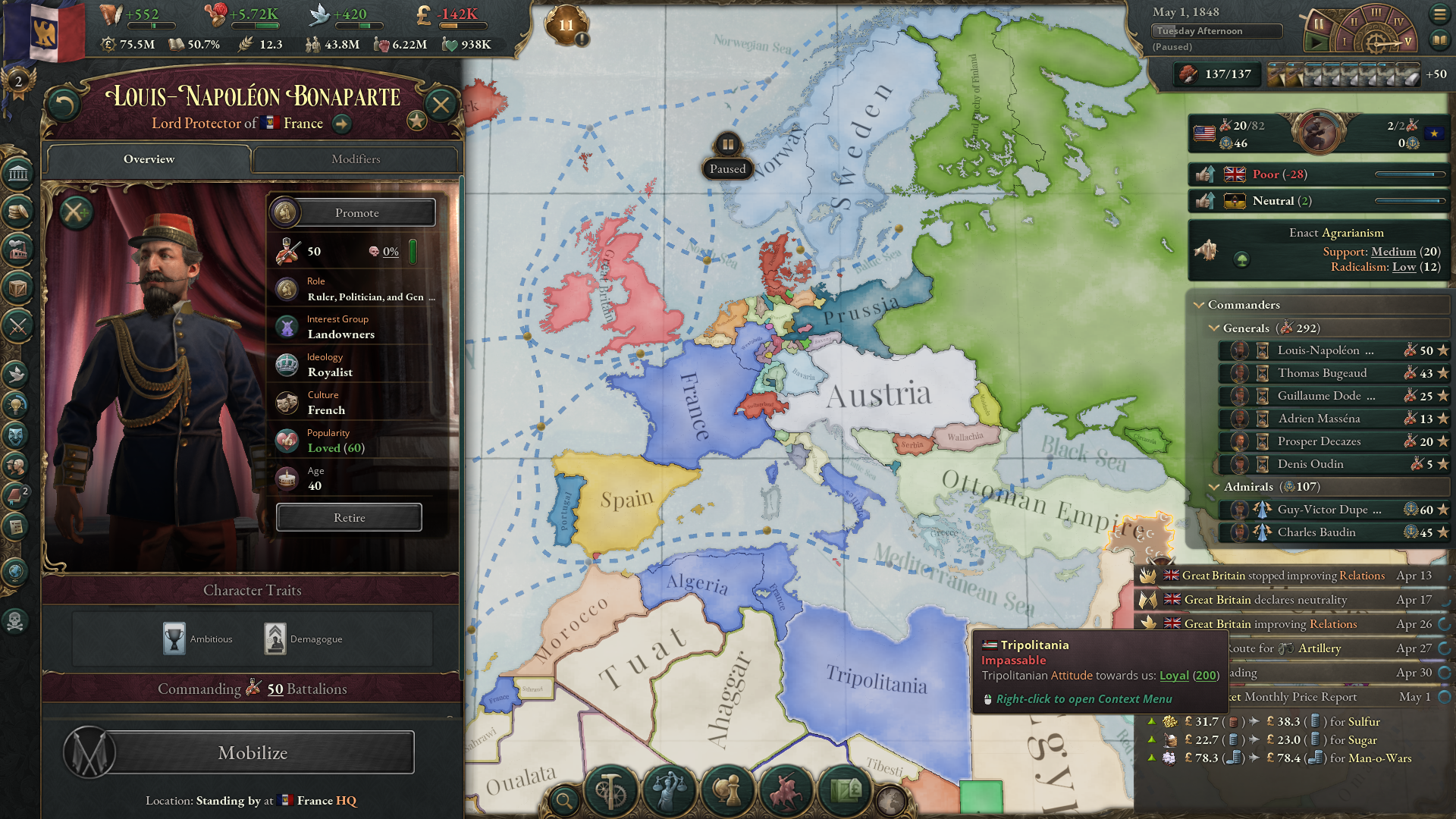Collapse the Admirals list
Viewport: 1456px width, 819px height.
1214,487
